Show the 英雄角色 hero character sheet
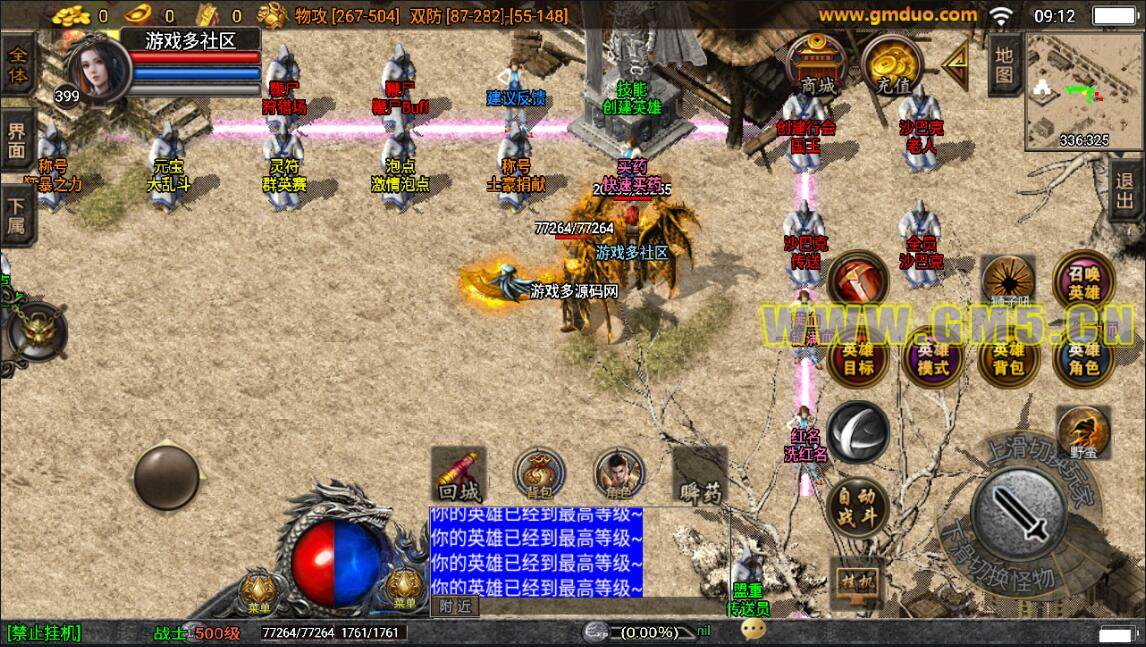Screen dimensions: 1146x647 click(1083, 357)
